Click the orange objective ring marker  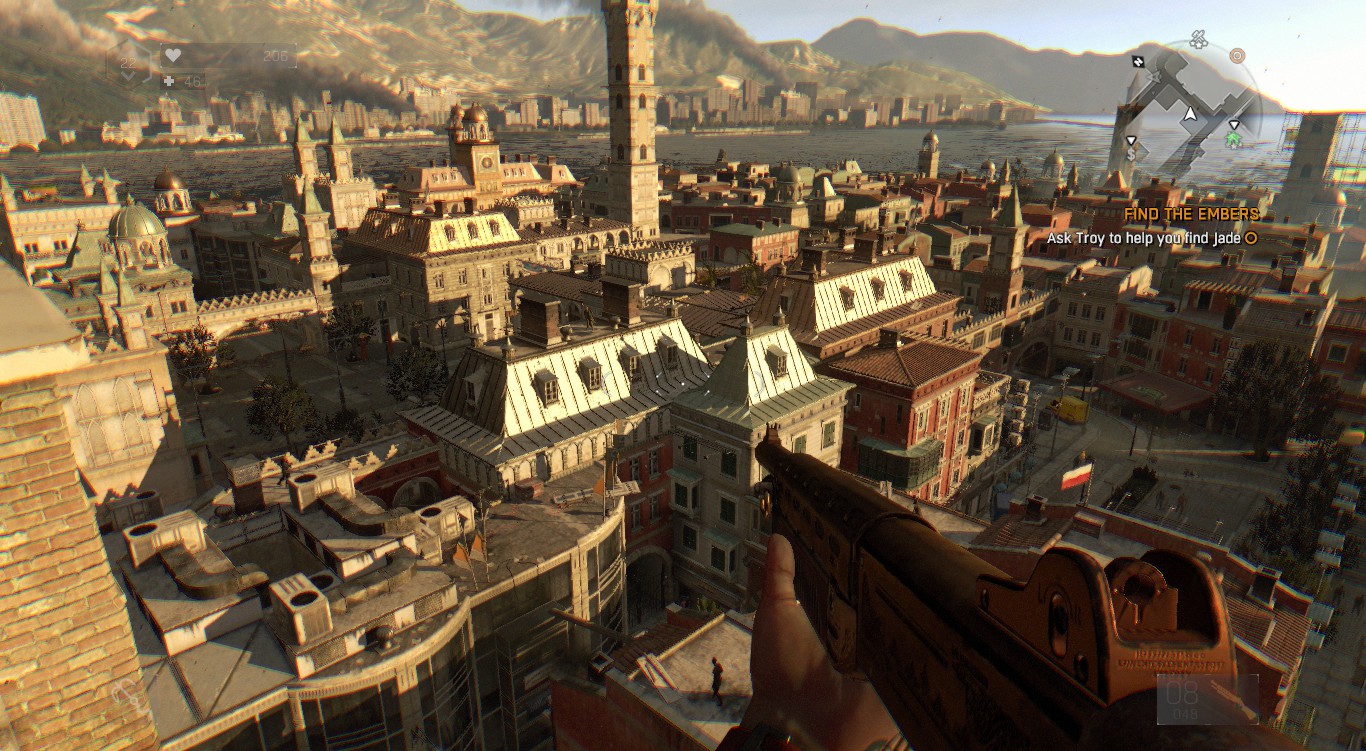pyautogui.click(x=1237, y=55)
